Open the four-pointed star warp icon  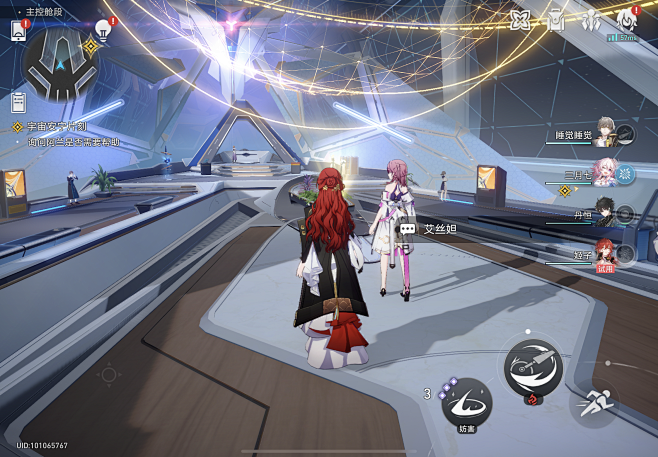click(520, 20)
